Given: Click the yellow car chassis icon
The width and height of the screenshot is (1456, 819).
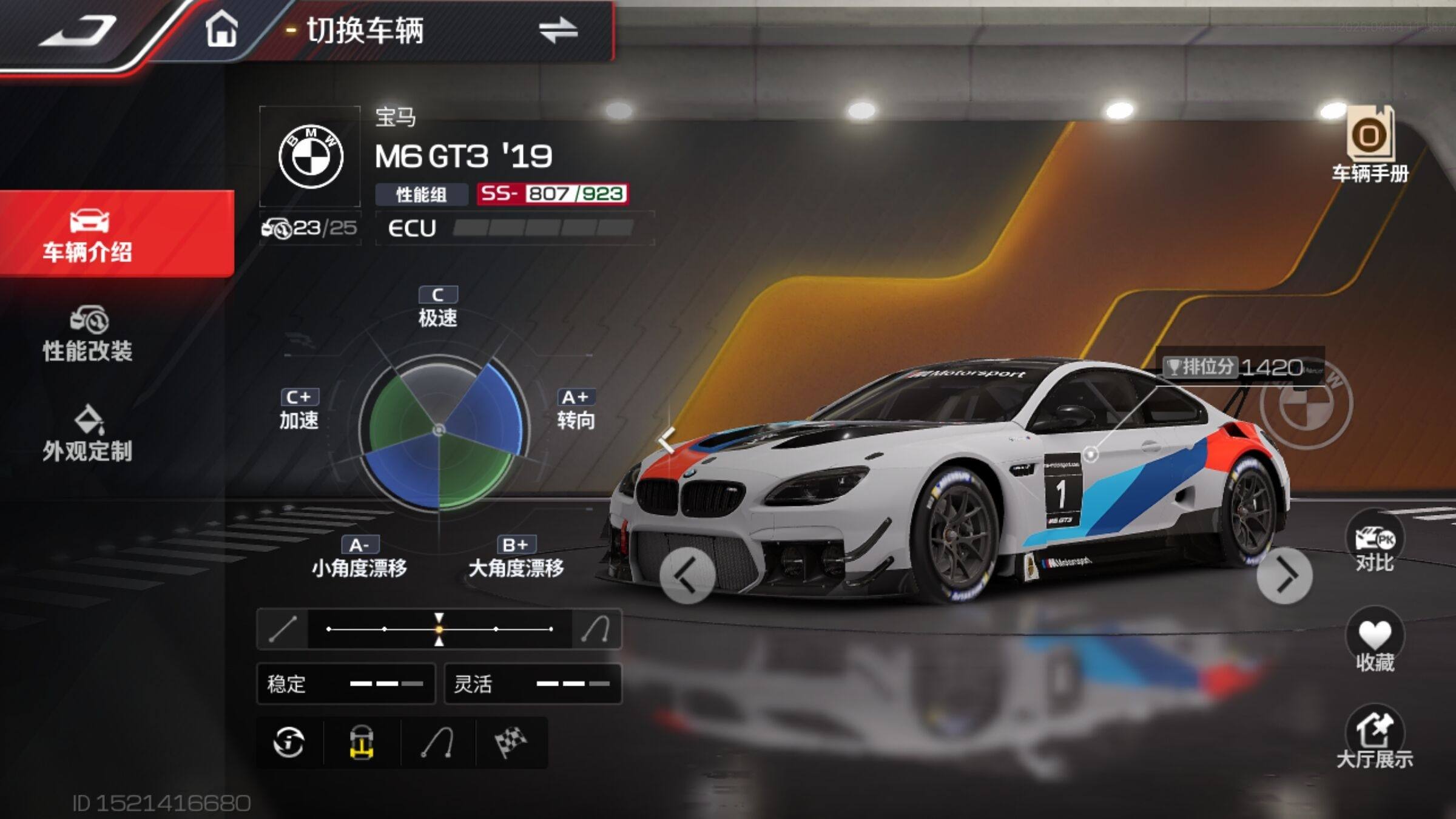Looking at the screenshot, I should [x=362, y=743].
